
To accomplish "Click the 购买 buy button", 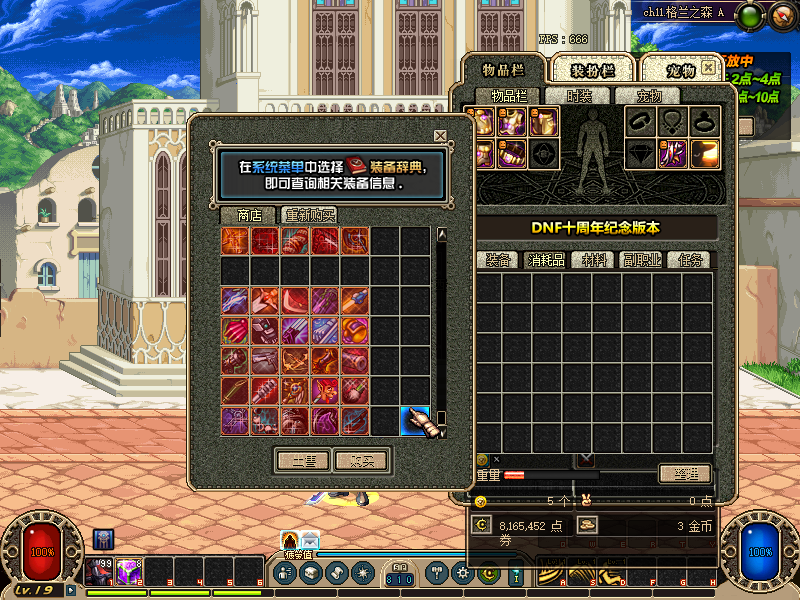I will pyautogui.click(x=361, y=461).
